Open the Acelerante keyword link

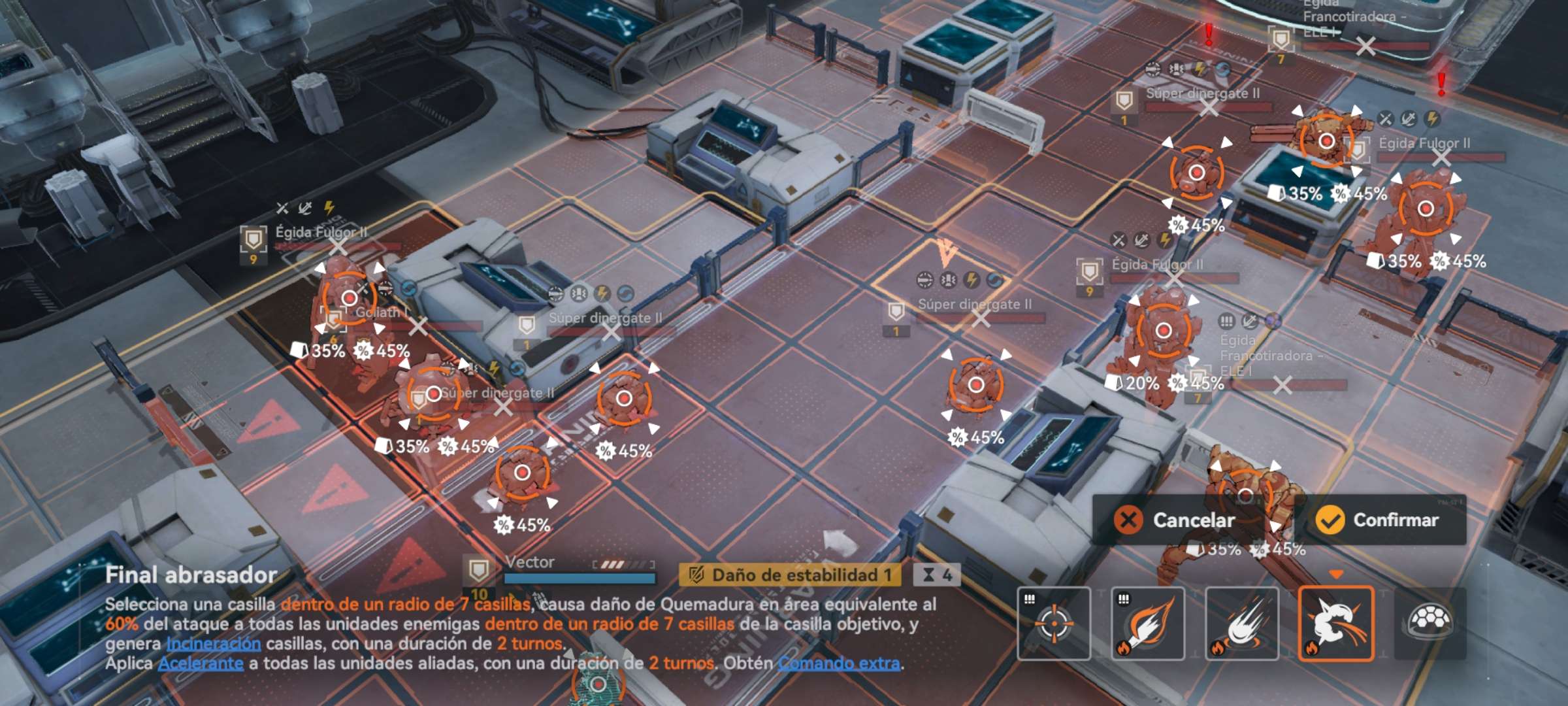coord(201,664)
